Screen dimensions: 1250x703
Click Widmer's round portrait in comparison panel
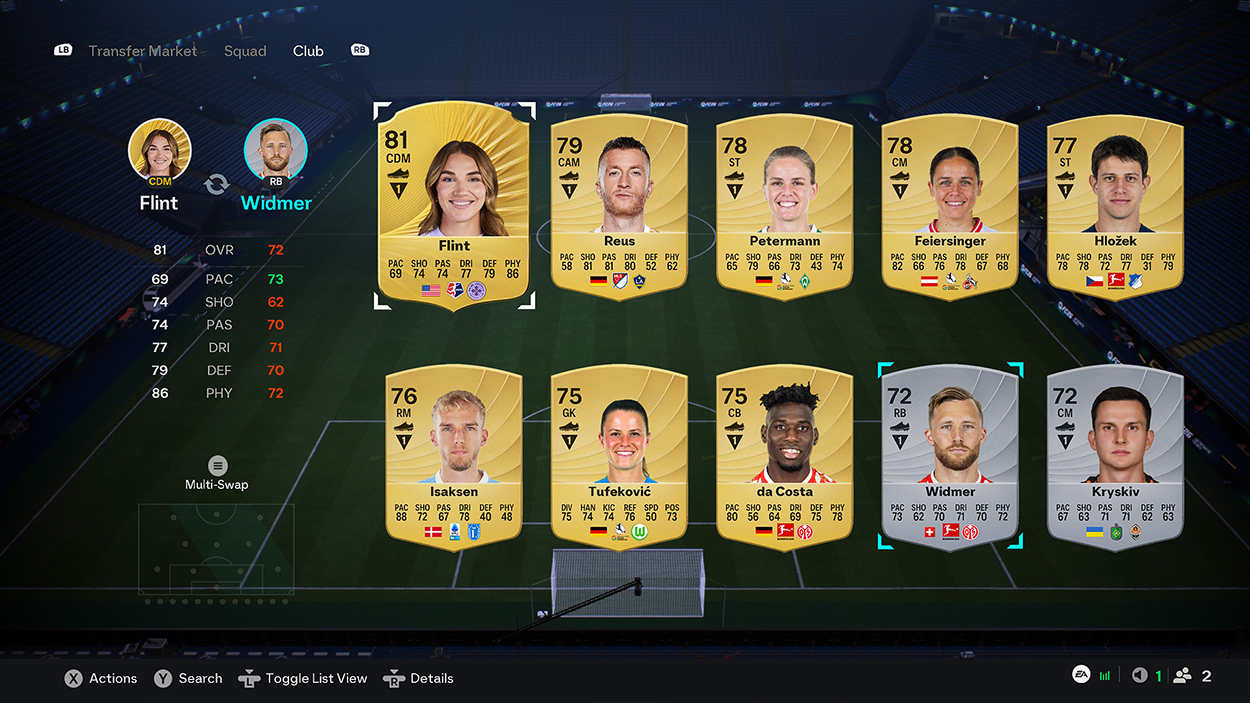(x=275, y=150)
